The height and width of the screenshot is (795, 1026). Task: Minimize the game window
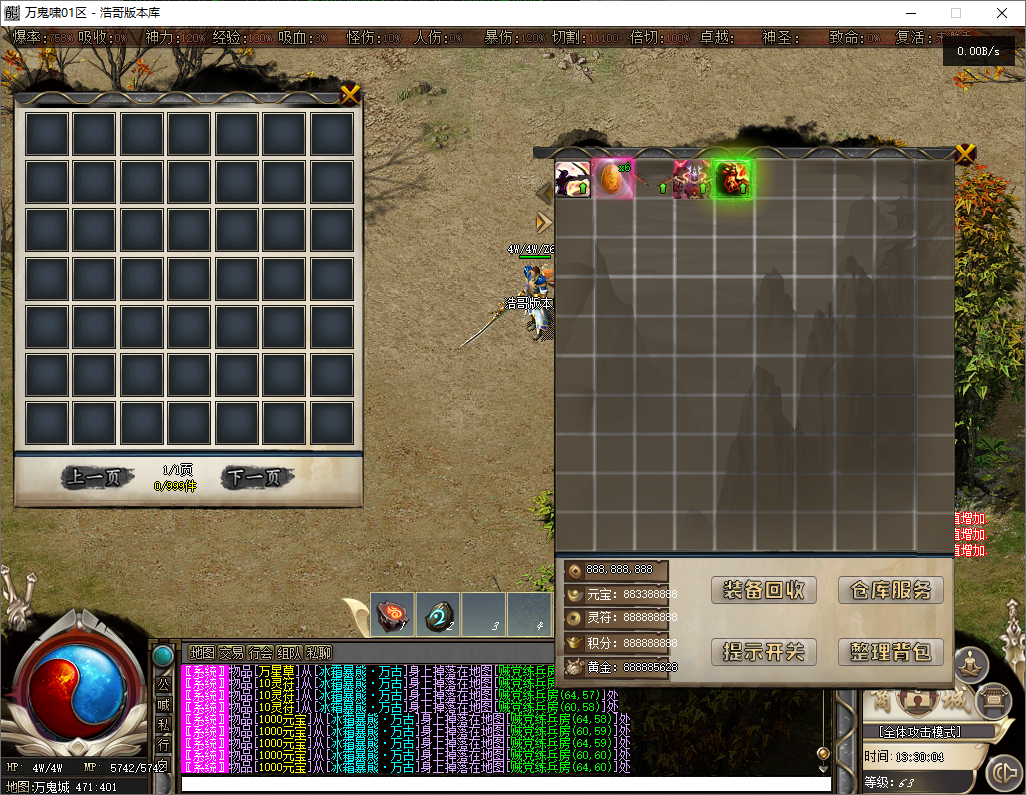(911, 13)
